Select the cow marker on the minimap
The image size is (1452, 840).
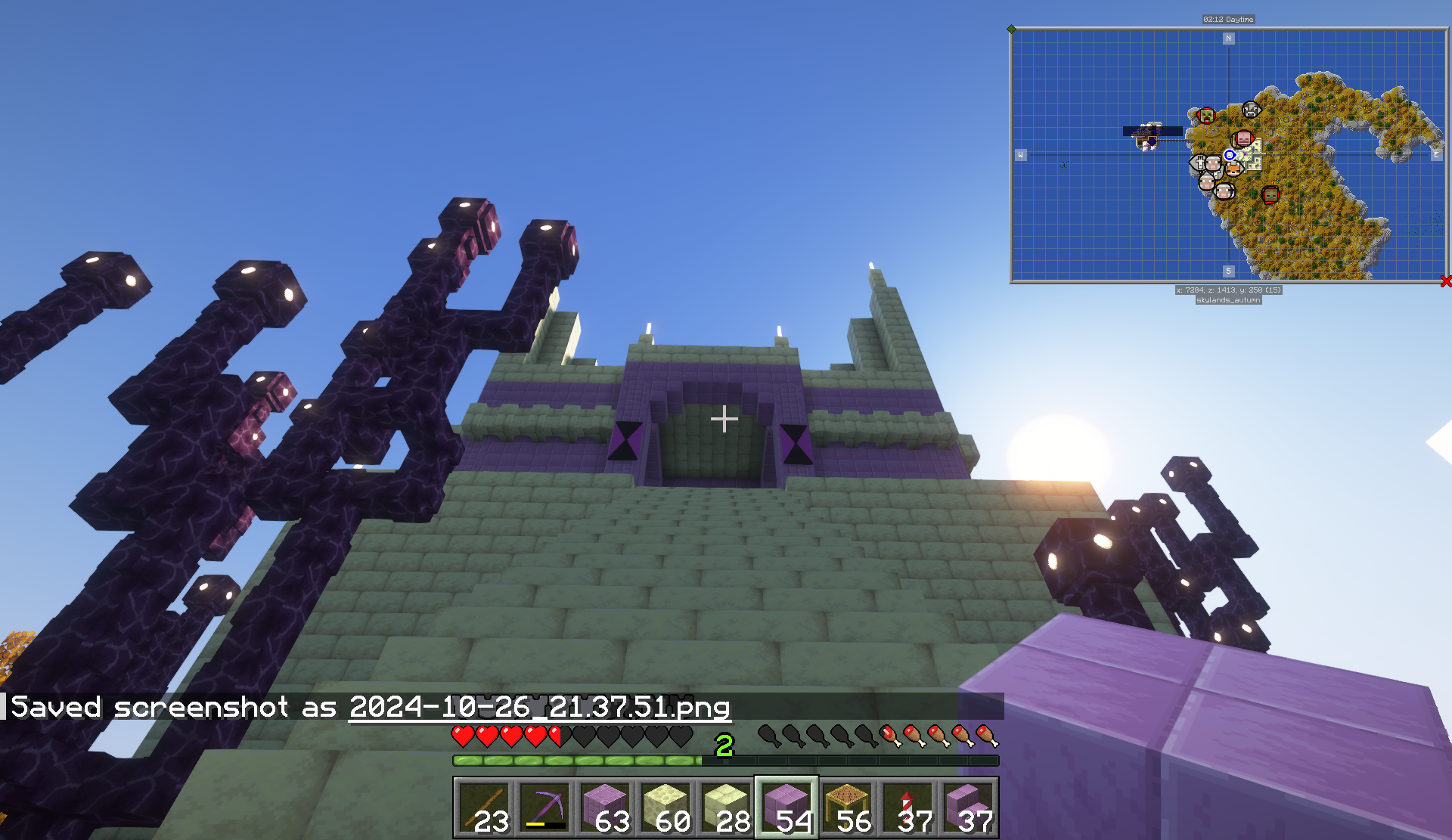[x=1252, y=110]
